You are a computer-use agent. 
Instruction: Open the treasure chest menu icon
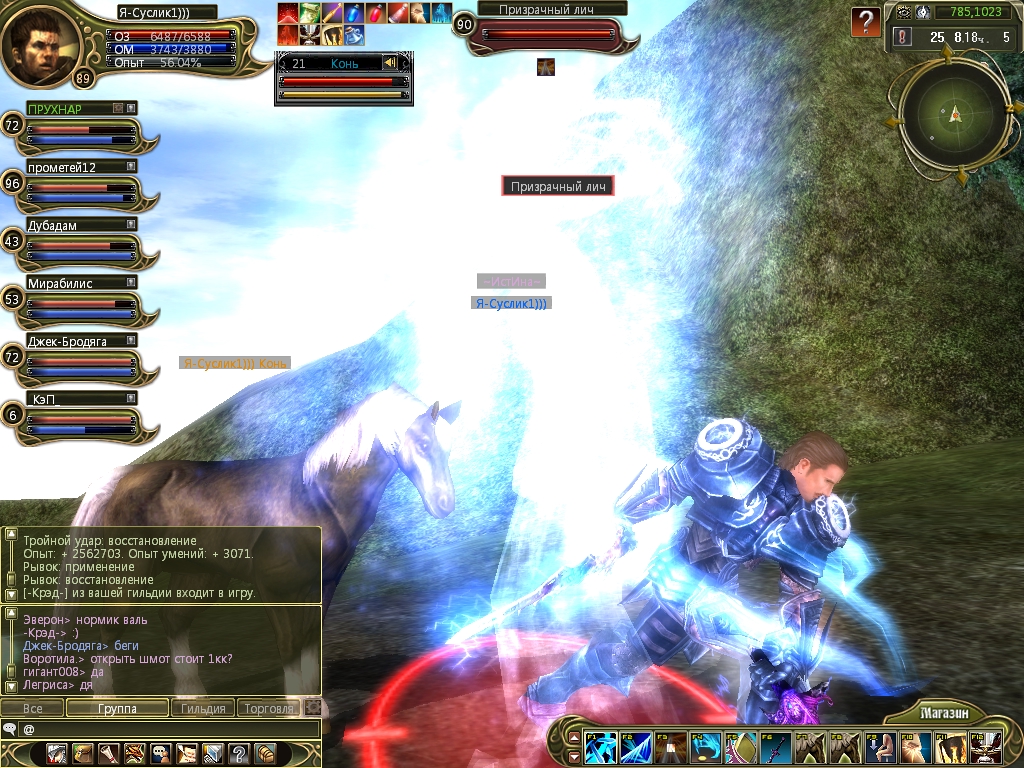[265, 753]
